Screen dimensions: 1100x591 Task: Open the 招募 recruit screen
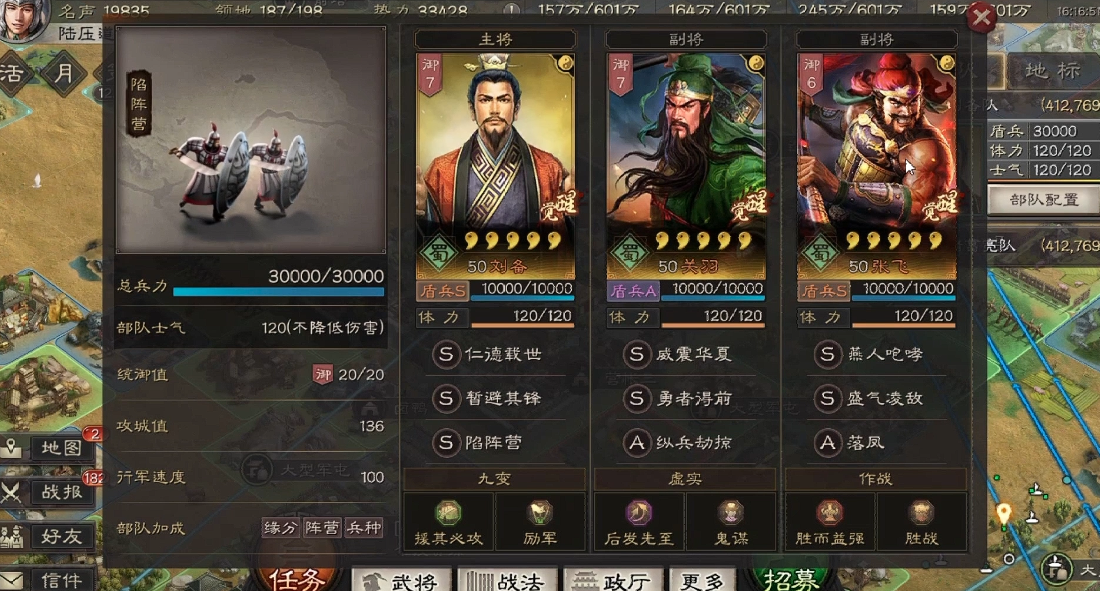coord(790,579)
